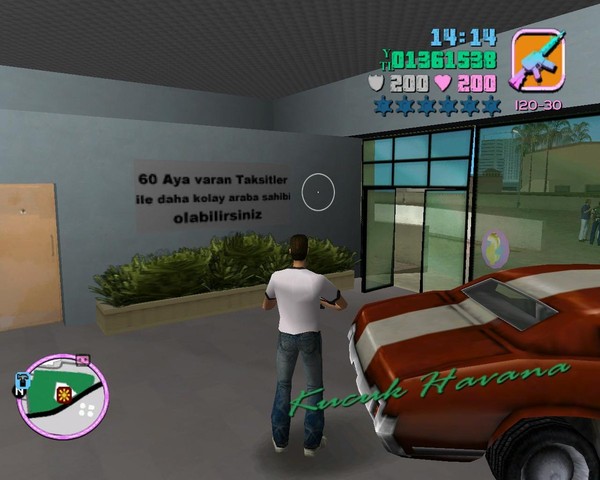The image size is (600, 480).
Task: Click the circular radar minimap
Action: (x=64, y=396)
